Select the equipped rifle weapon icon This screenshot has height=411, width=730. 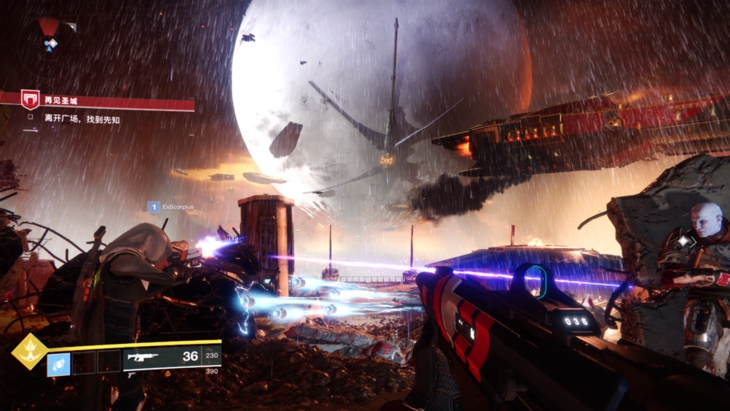pyautogui.click(x=142, y=358)
